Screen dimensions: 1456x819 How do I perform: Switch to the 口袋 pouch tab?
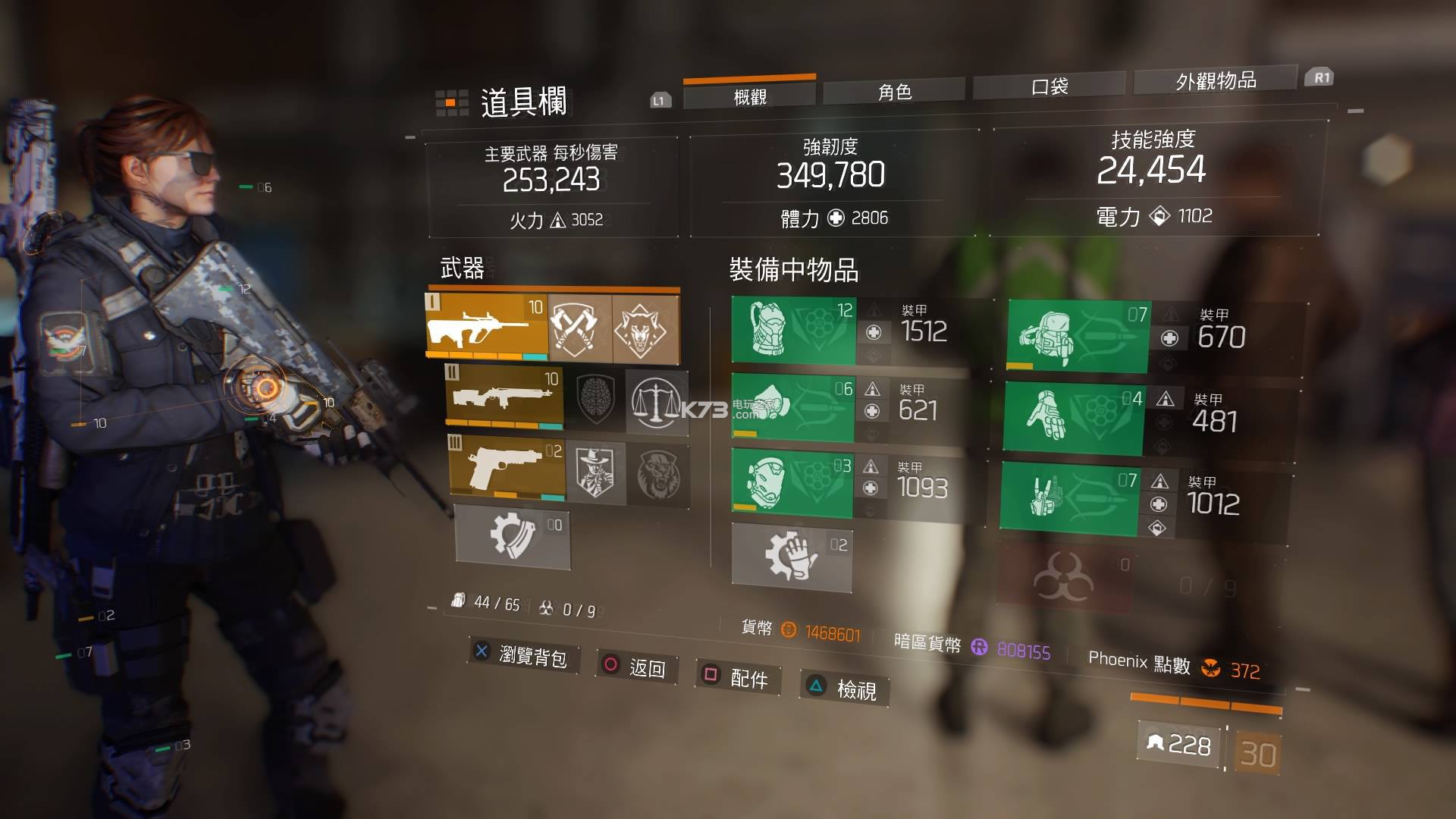pyautogui.click(x=1049, y=86)
